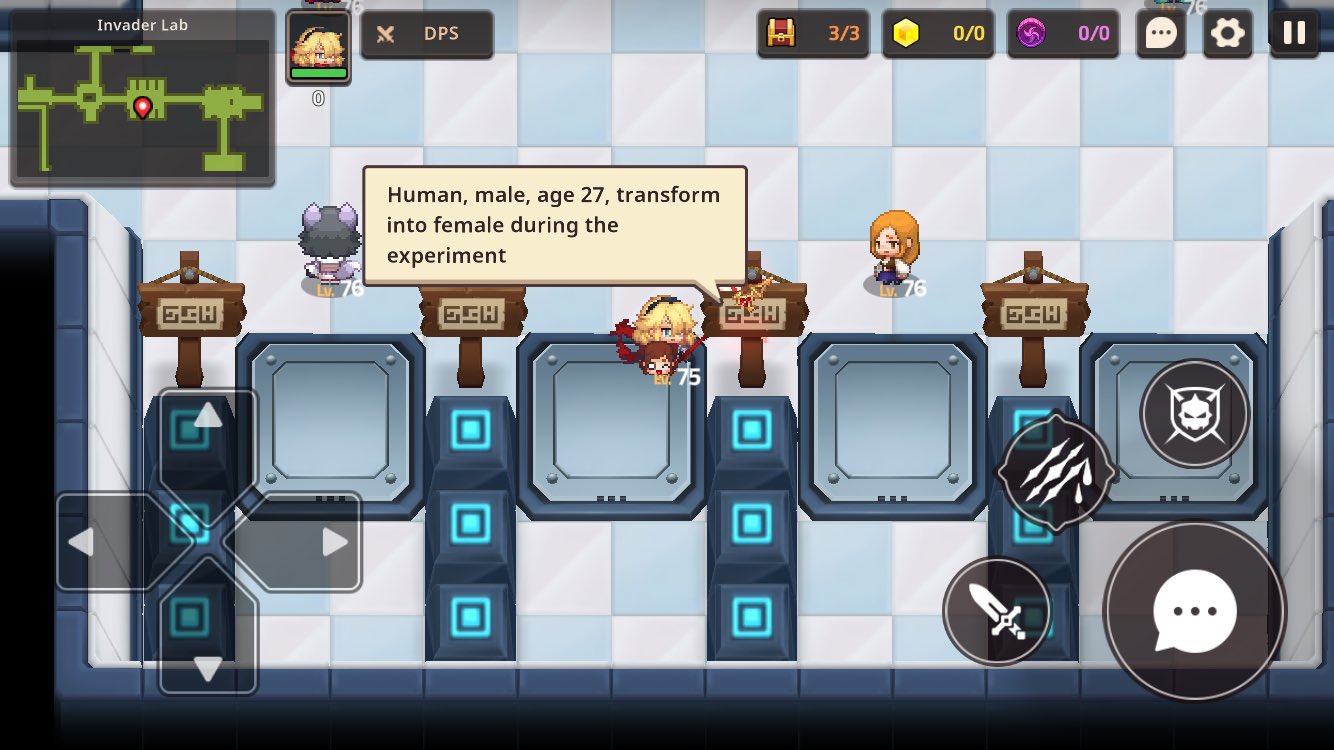
Task: Tap the down arrow on the D-pad
Action: pyautogui.click(x=207, y=668)
